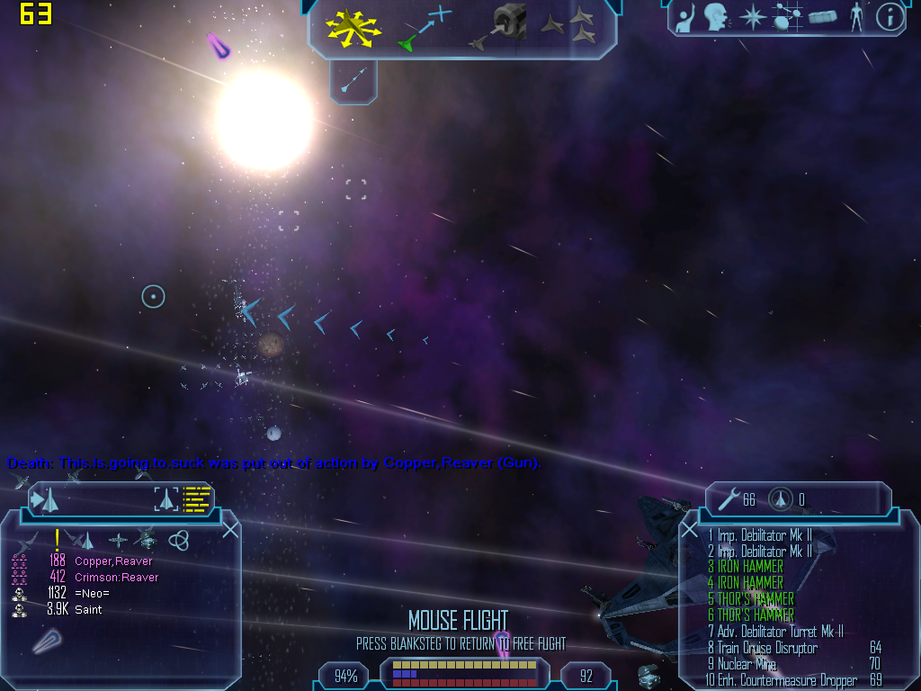Select Saint in the contact list

[x=88, y=609]
